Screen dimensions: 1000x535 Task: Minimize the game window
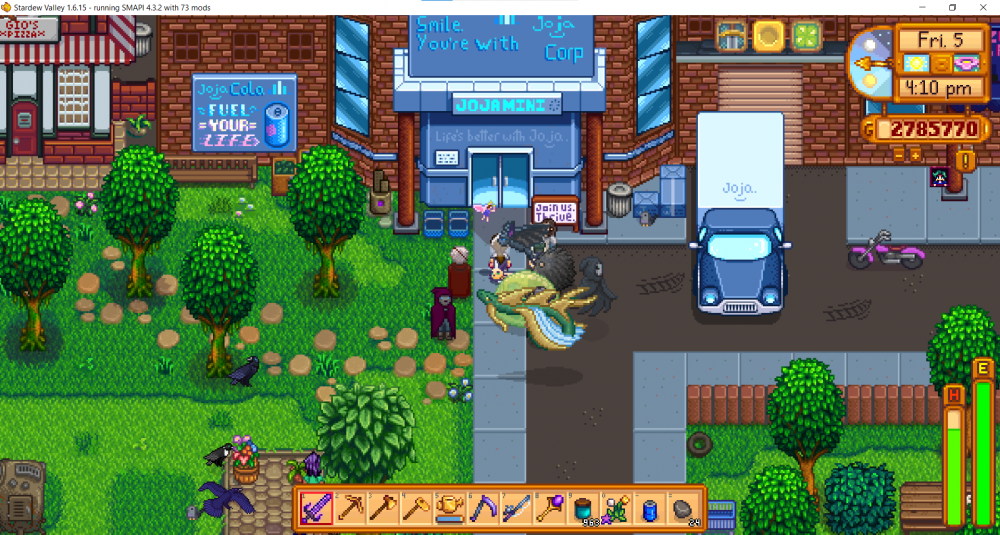[x=924, y=7]
